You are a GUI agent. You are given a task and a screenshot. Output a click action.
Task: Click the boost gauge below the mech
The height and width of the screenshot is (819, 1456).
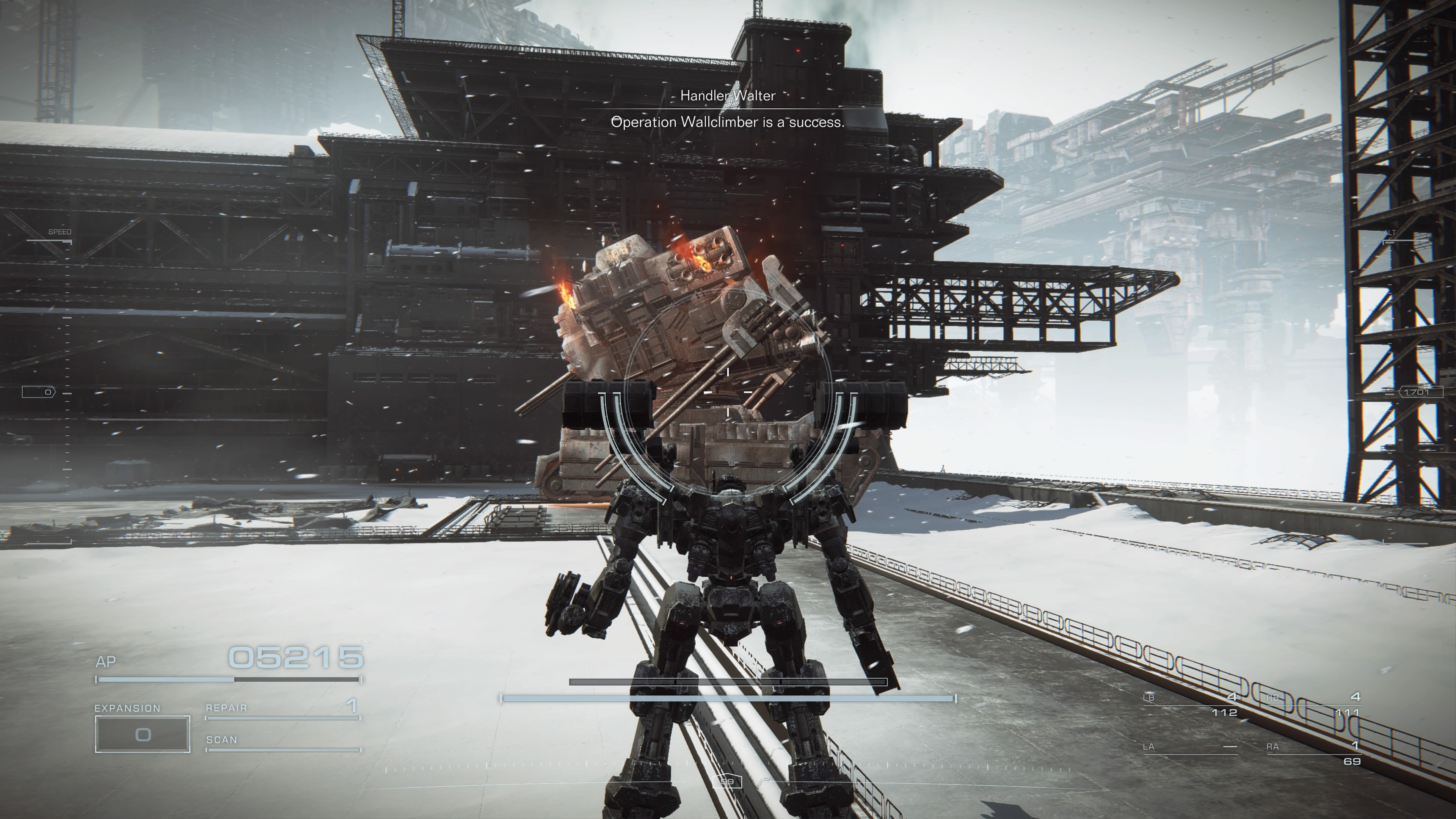[x=728, y=698]
